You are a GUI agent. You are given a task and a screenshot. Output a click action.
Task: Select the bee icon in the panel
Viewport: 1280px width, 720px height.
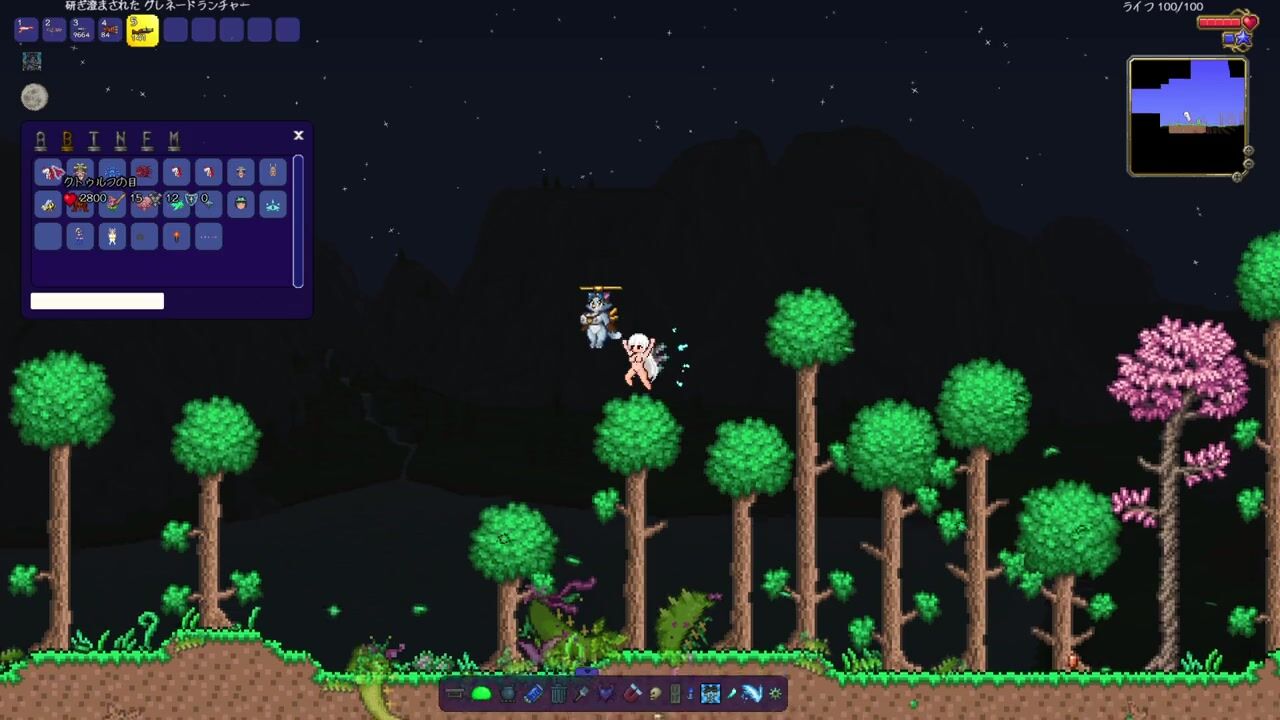point(48,205)
